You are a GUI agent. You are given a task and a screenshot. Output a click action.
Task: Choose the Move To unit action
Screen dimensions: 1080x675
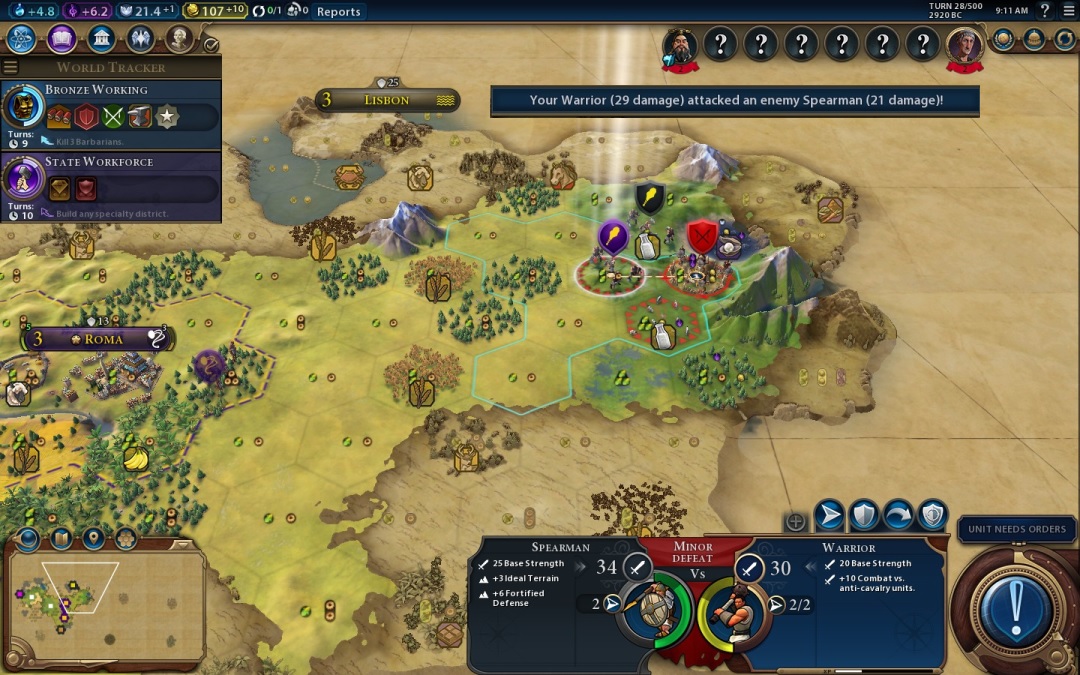(x=829, y=515)
